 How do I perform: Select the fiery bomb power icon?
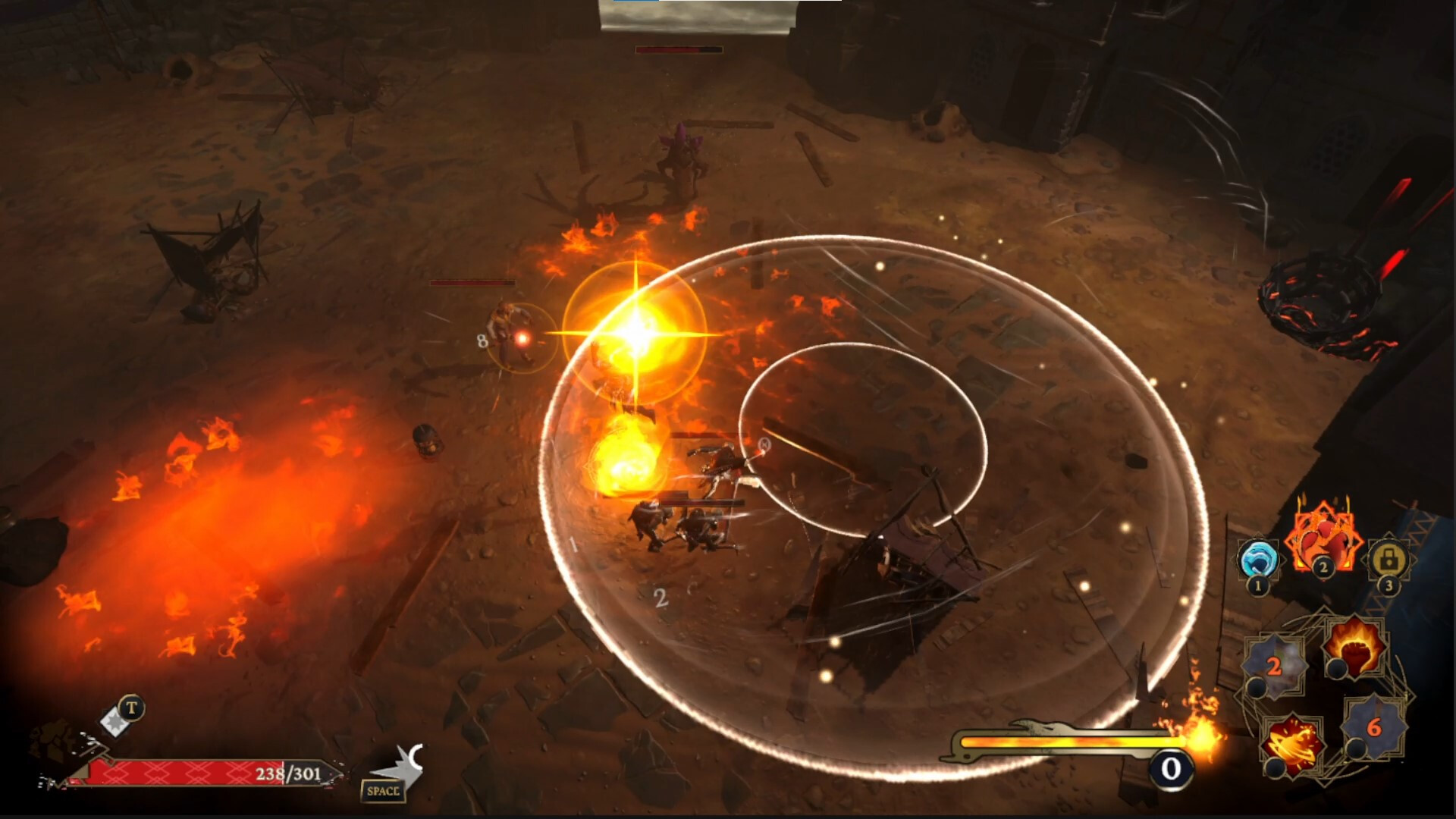coord(1292,743)
